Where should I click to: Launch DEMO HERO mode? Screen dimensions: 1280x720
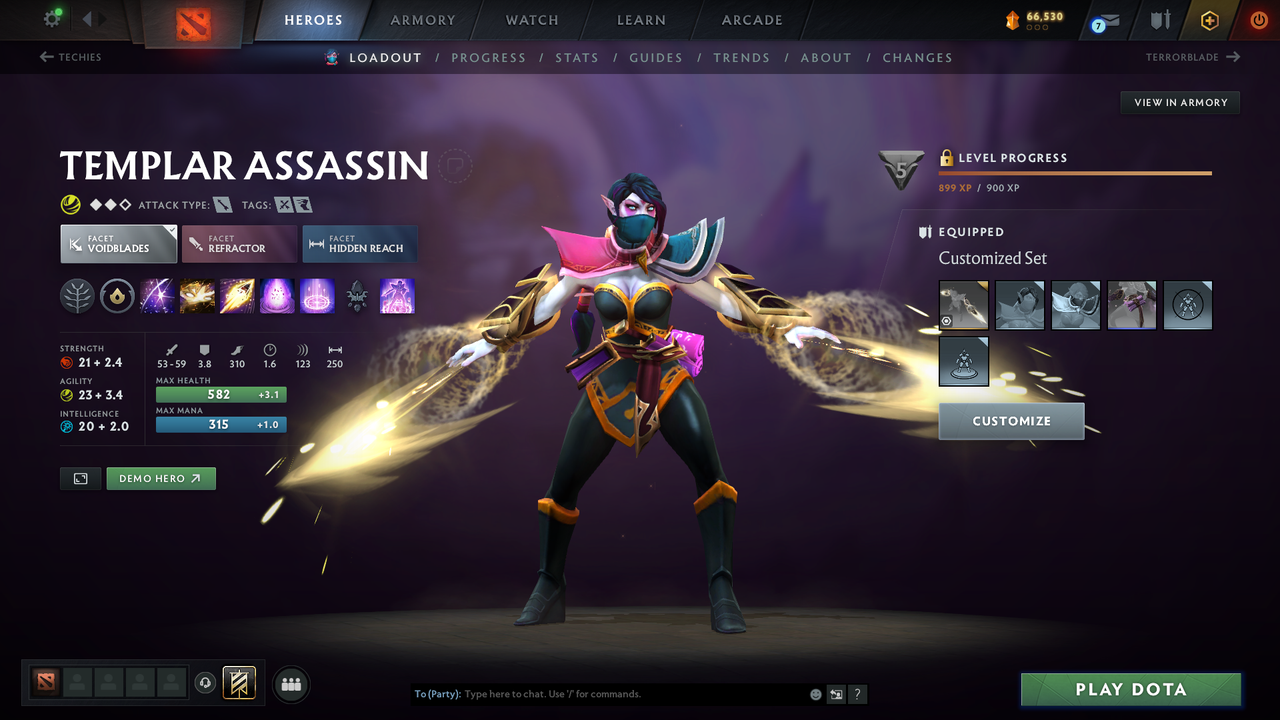click(160, 478)
